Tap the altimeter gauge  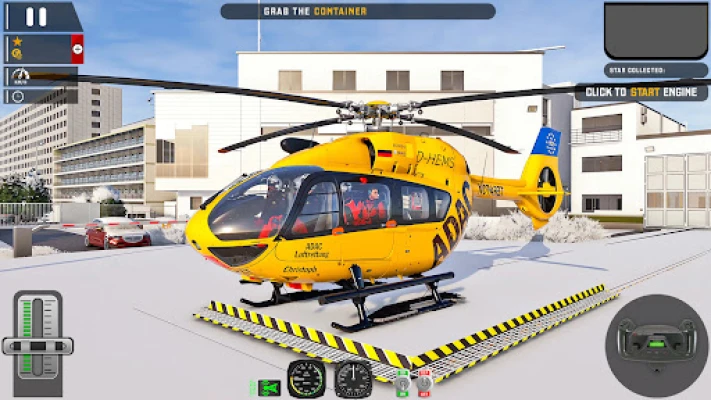point(353,379)
